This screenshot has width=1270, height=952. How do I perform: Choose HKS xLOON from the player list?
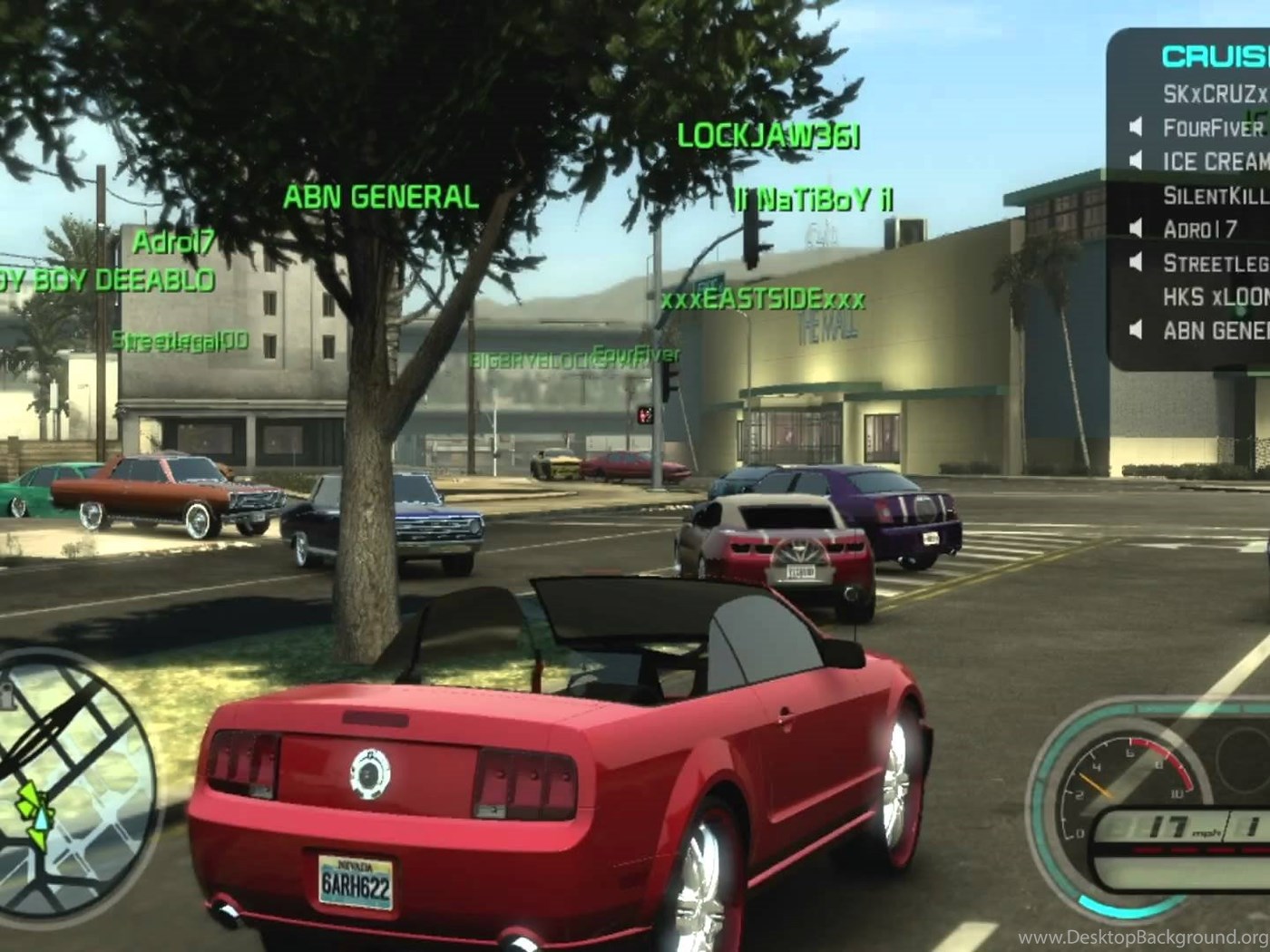[1215, 297]
